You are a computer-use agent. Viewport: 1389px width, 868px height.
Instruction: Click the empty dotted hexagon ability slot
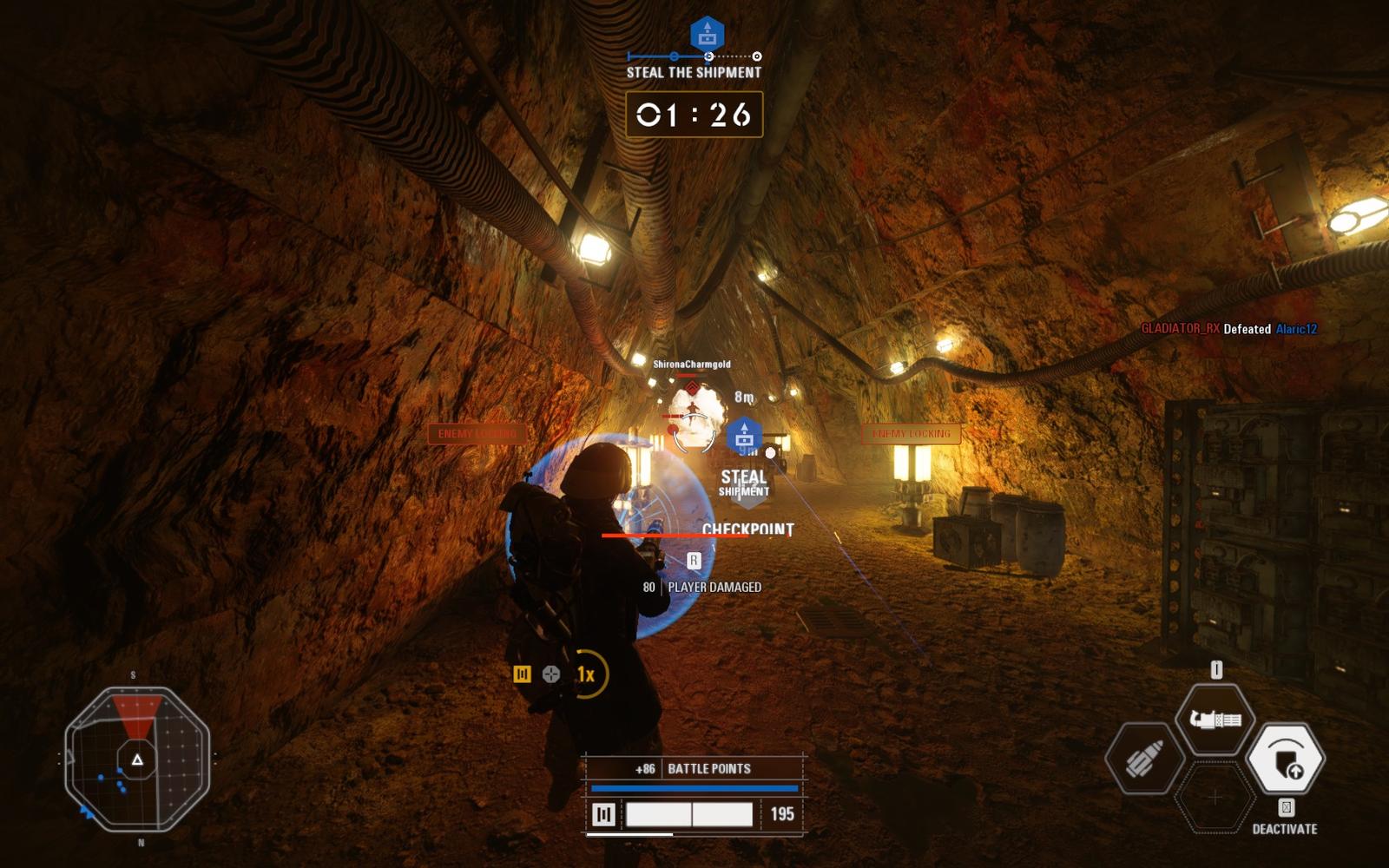[x=1215, y=797]
